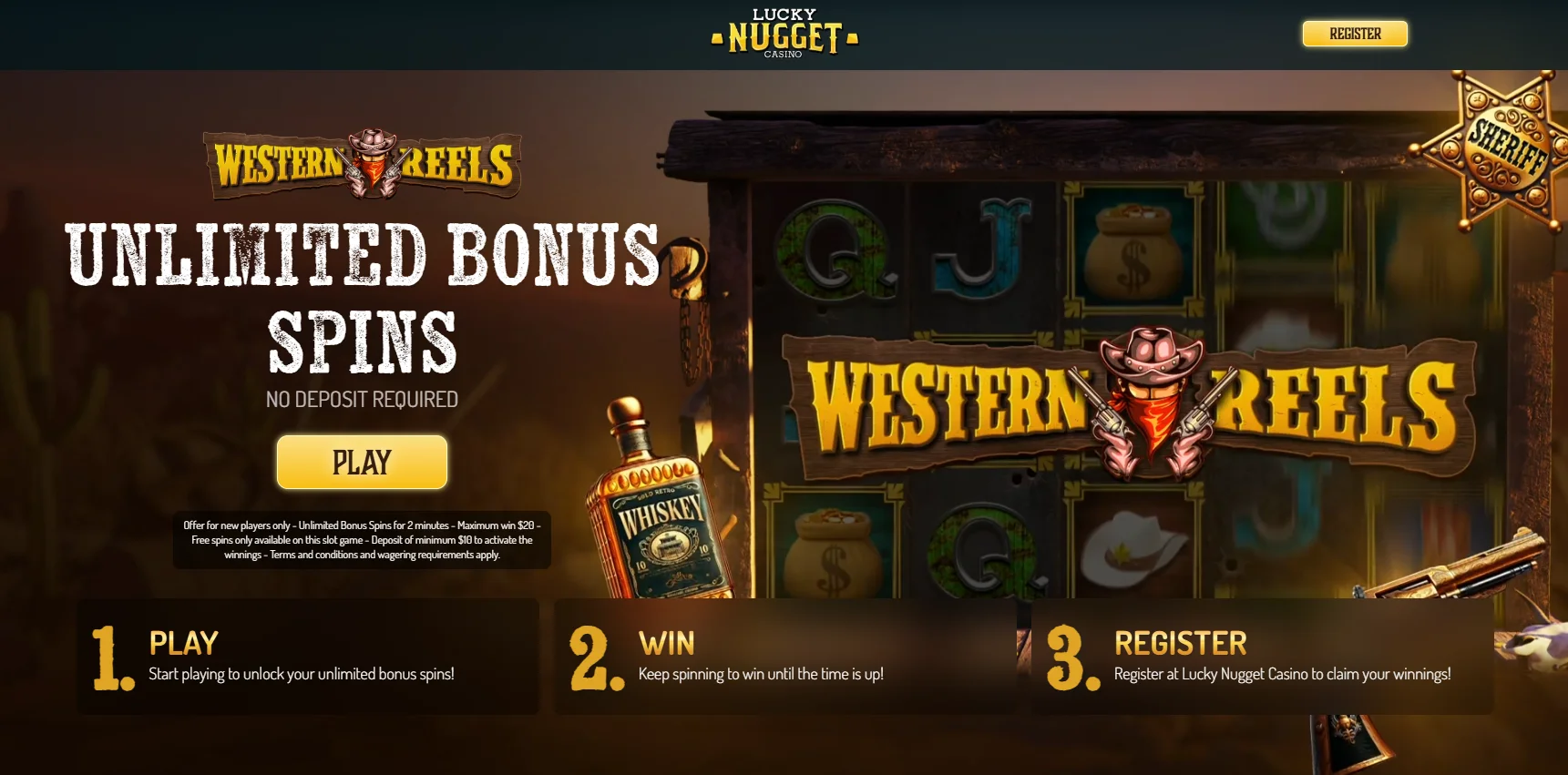Open the step 2 WIN panel

784,657
